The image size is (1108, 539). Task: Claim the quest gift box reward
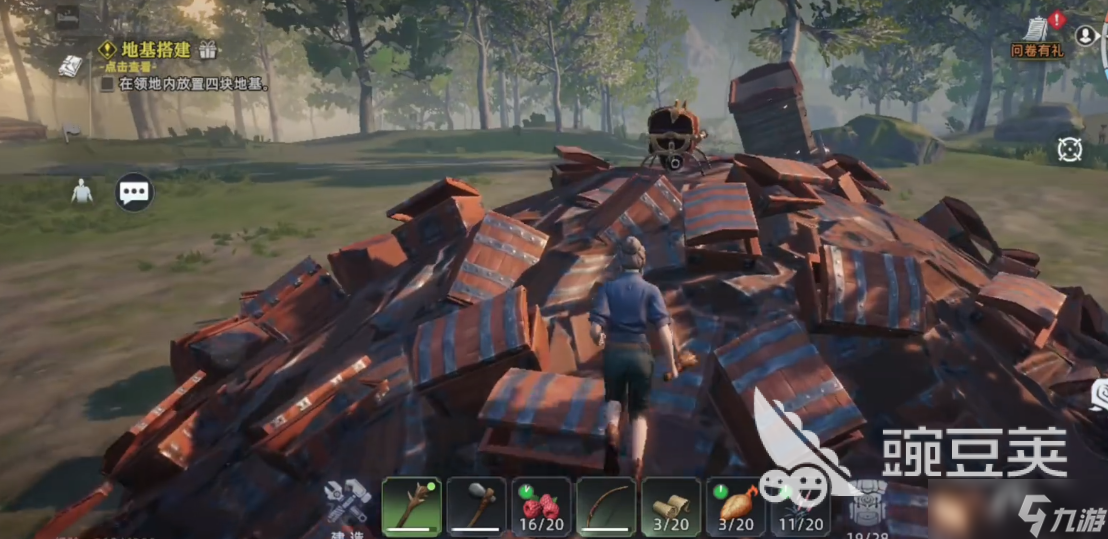pyautogui.click(x=208, y=49)
